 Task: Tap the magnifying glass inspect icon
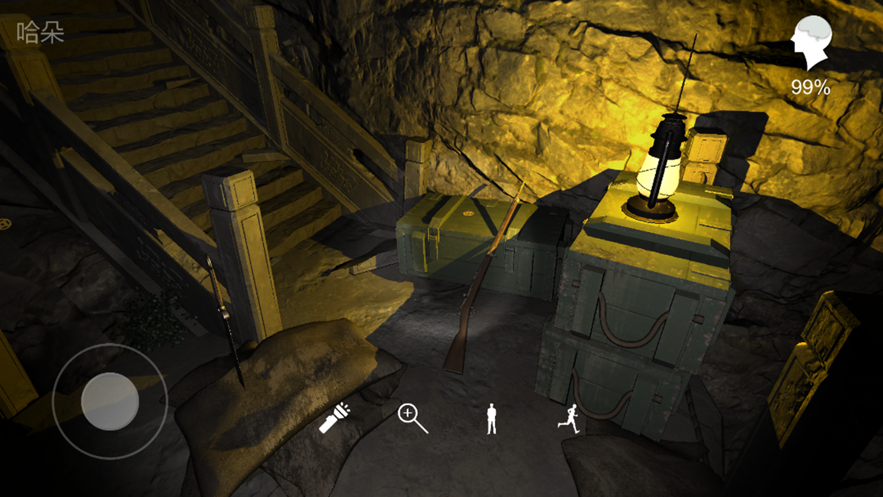point(413,418)
